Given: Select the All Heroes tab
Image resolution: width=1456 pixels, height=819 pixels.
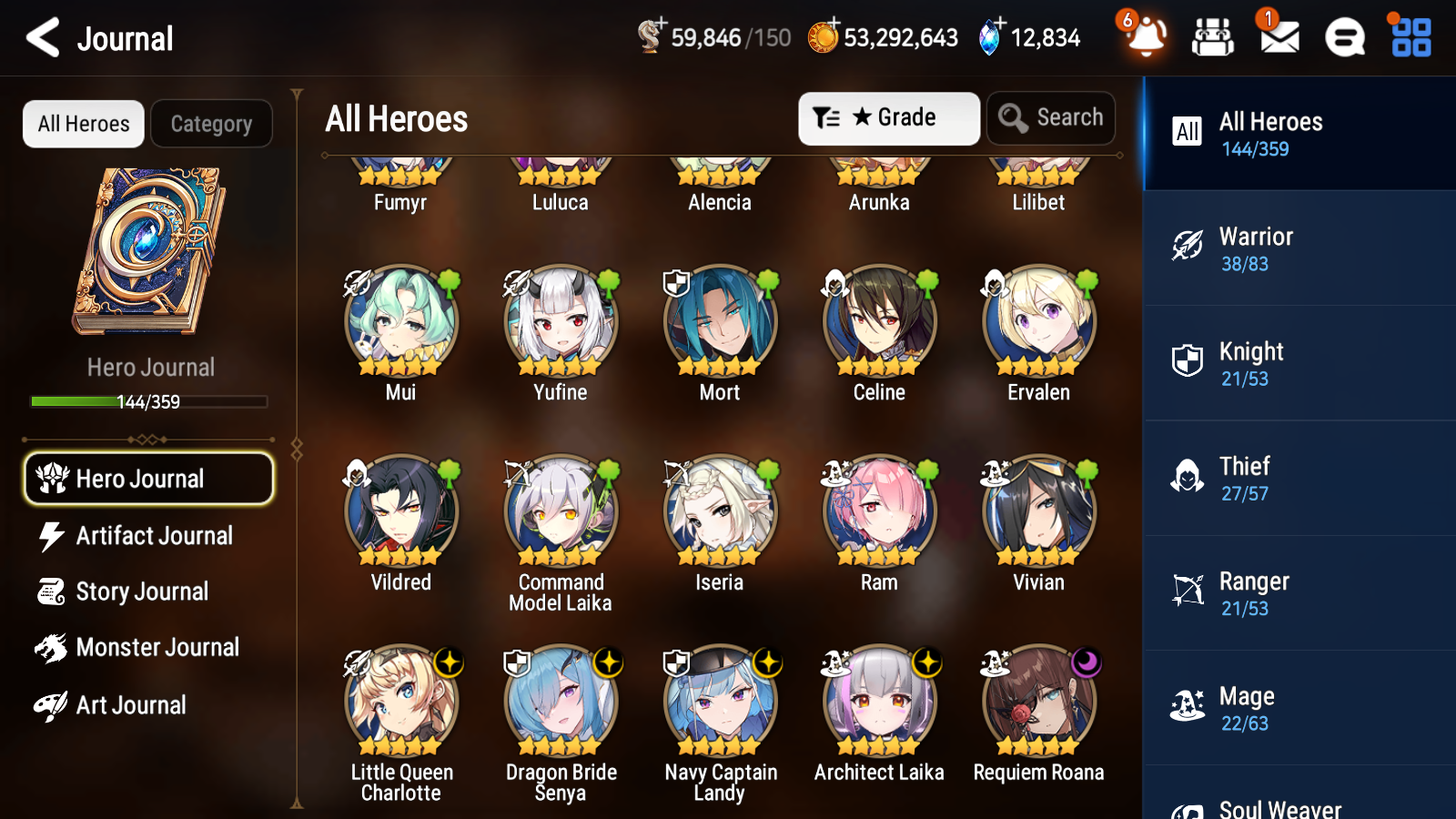Looking at the screenshot, I should [x=83, y=124].
